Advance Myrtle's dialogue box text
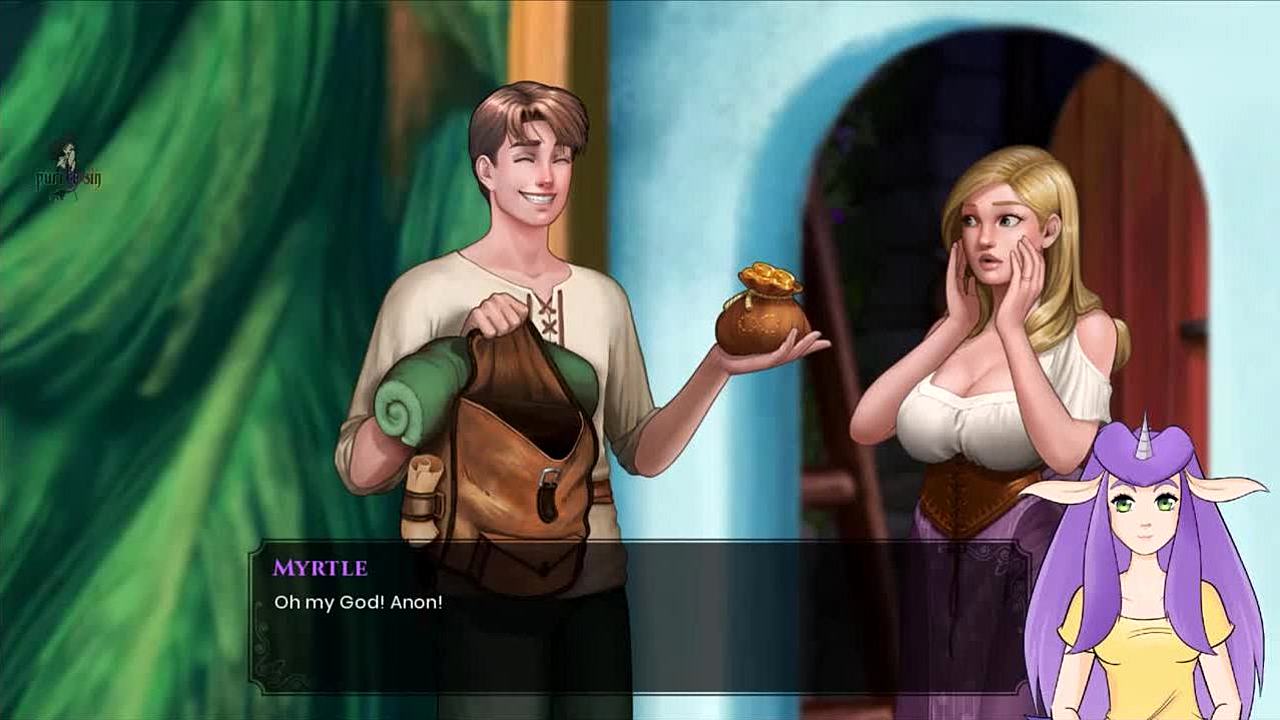The image size is (1280, 720). [x=640, y=617]
